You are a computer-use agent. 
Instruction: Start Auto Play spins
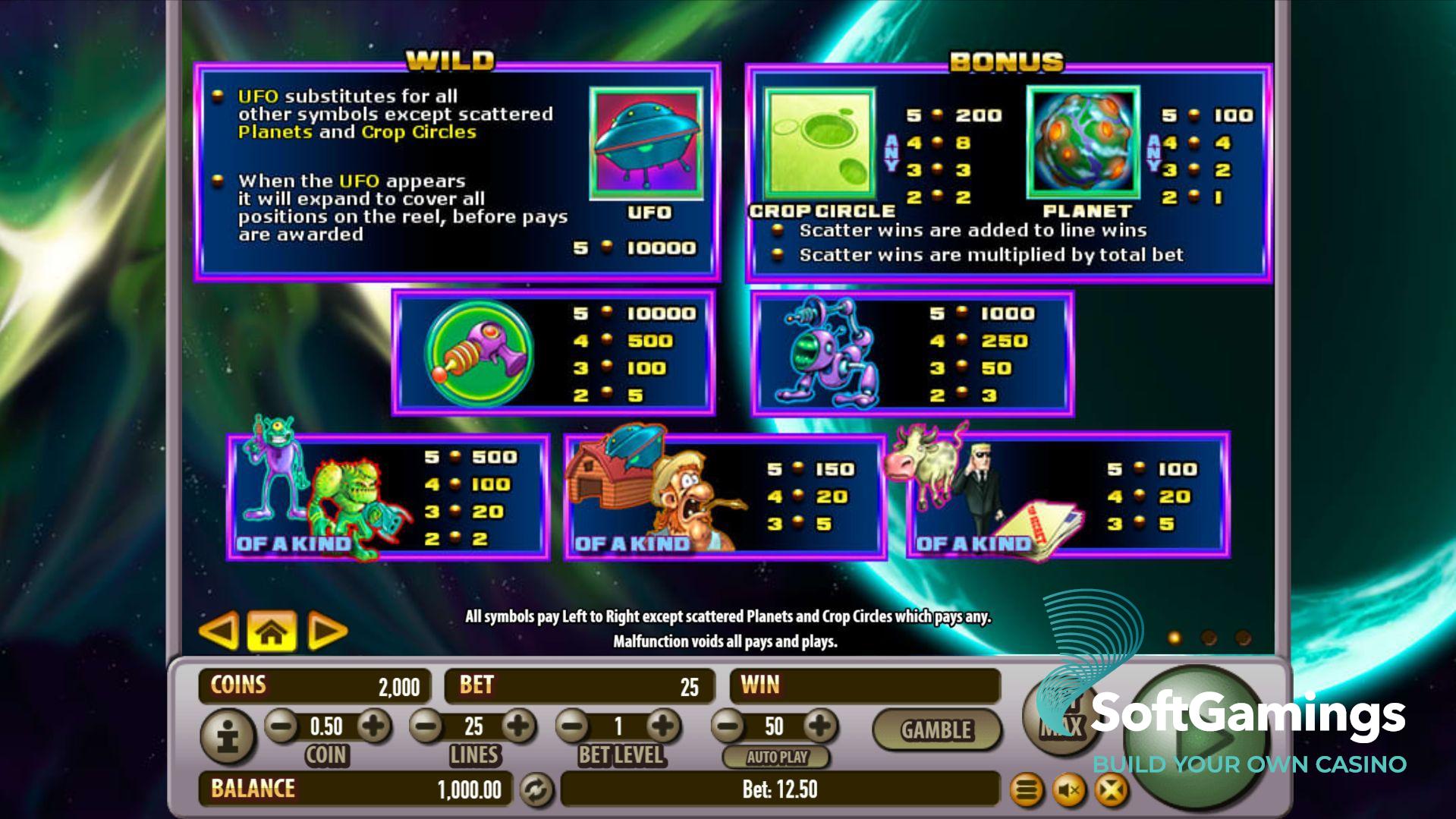tap(776, 757)
